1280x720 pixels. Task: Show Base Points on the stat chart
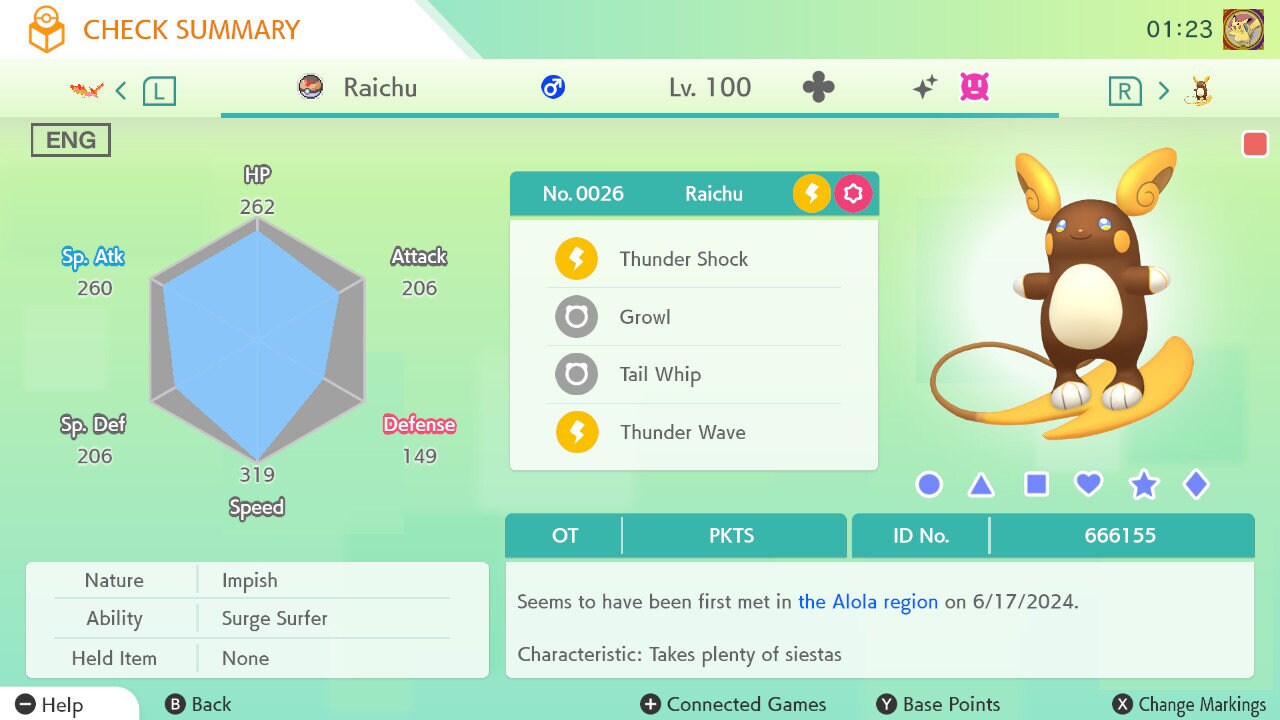[938, 705]
